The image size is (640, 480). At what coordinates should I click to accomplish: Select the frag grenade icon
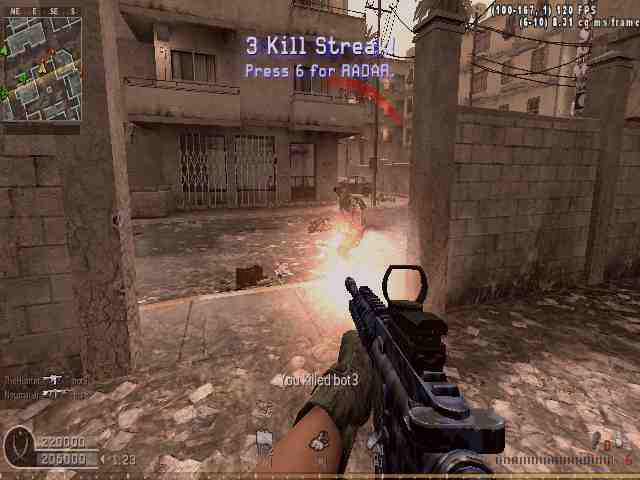pos(597,441)
